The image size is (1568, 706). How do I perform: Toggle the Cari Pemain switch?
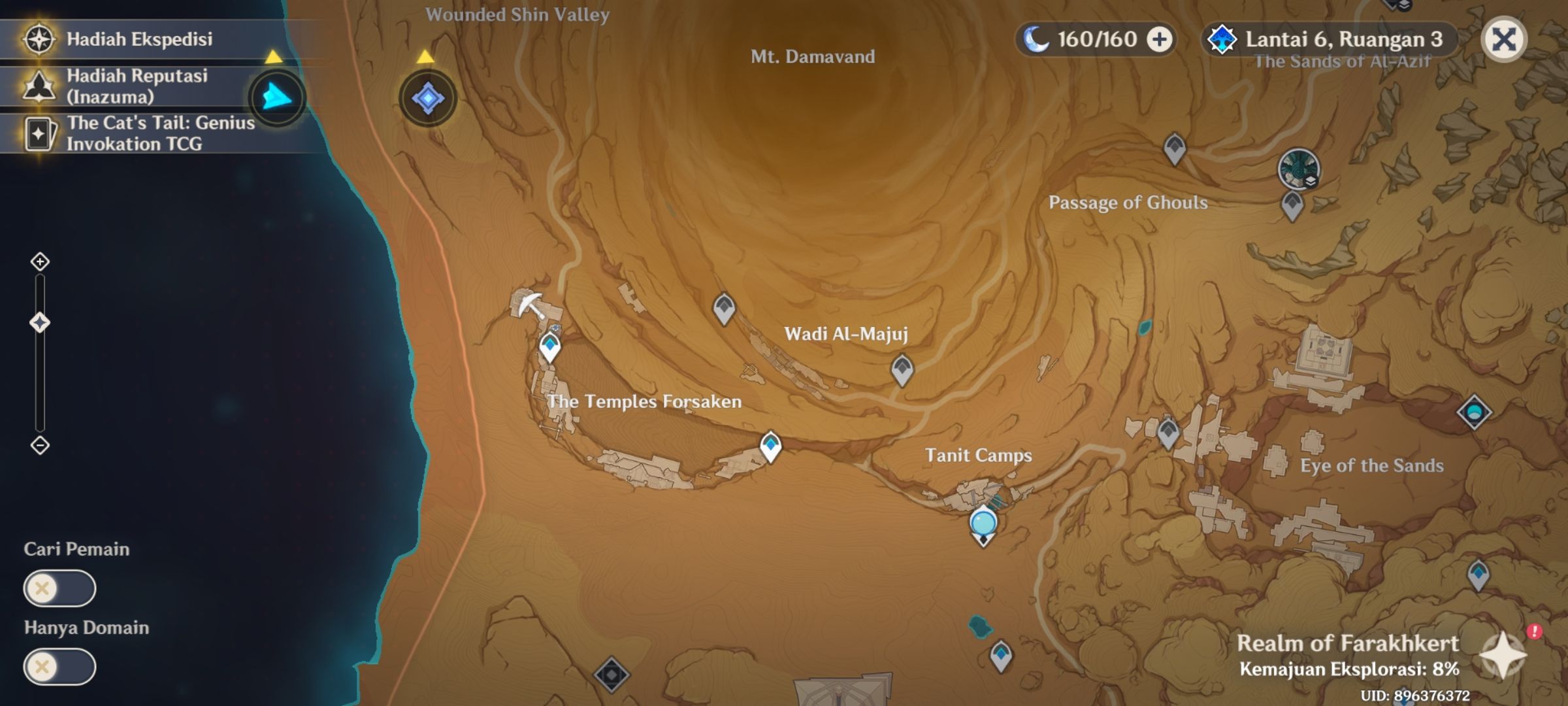coord(57,588)
